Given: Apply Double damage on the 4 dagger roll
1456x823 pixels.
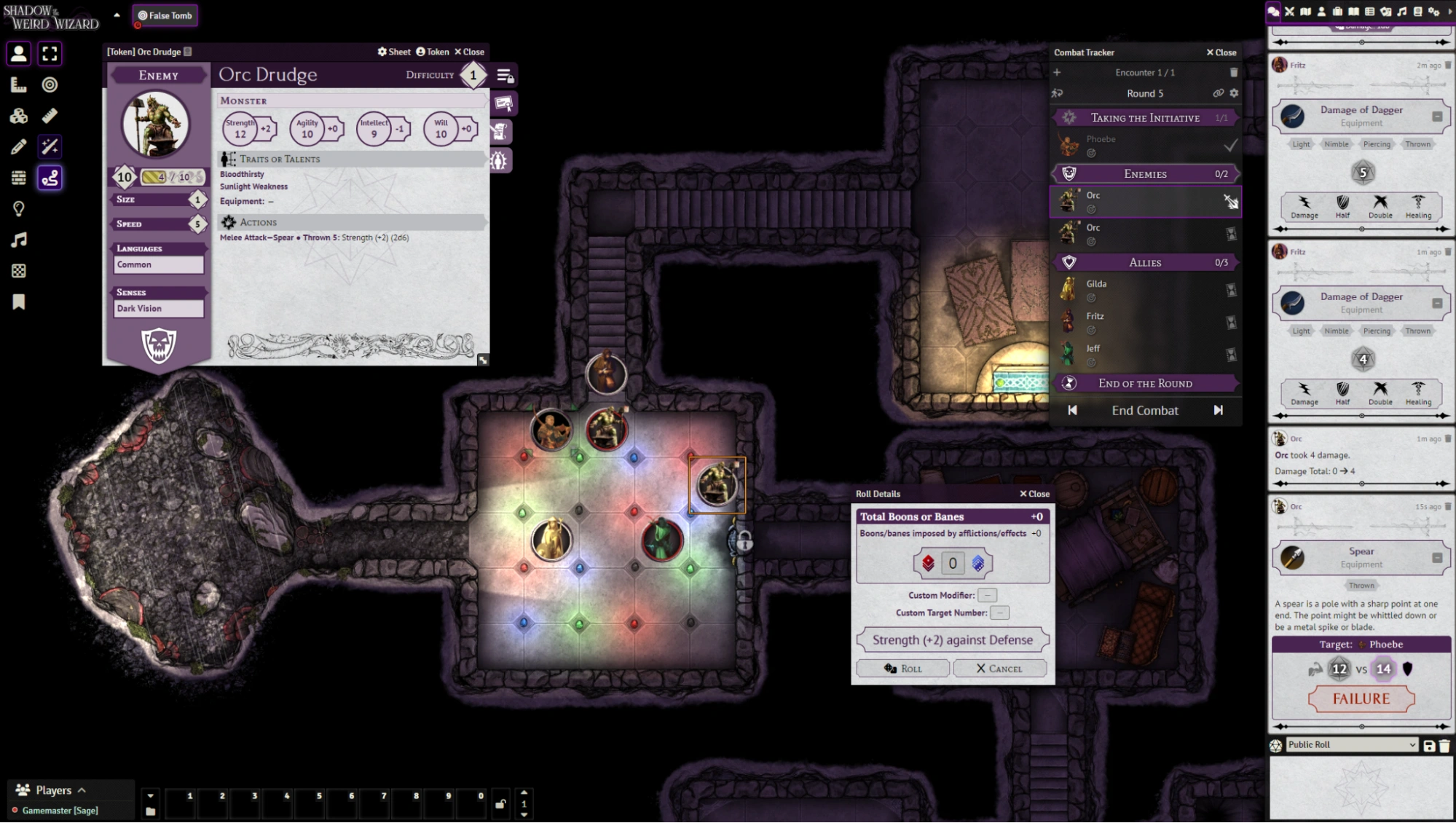Looking at the screenshot, I should [x=1380, y=393].
